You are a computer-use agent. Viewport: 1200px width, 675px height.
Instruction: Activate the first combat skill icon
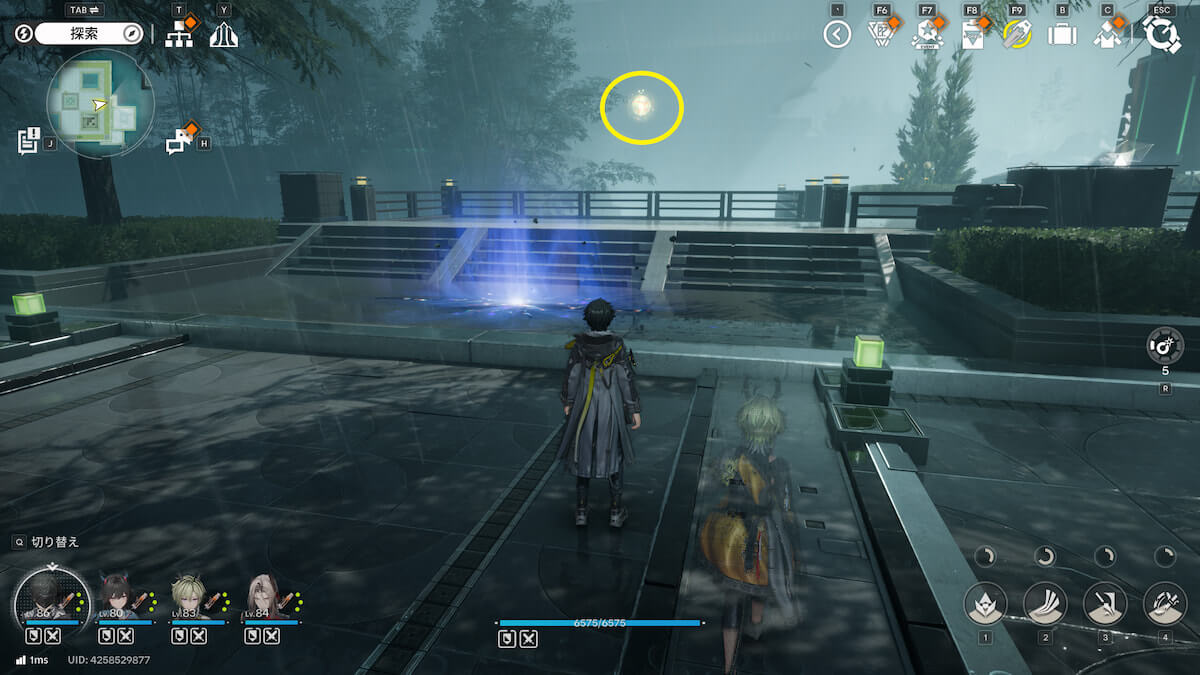(986, 603)
